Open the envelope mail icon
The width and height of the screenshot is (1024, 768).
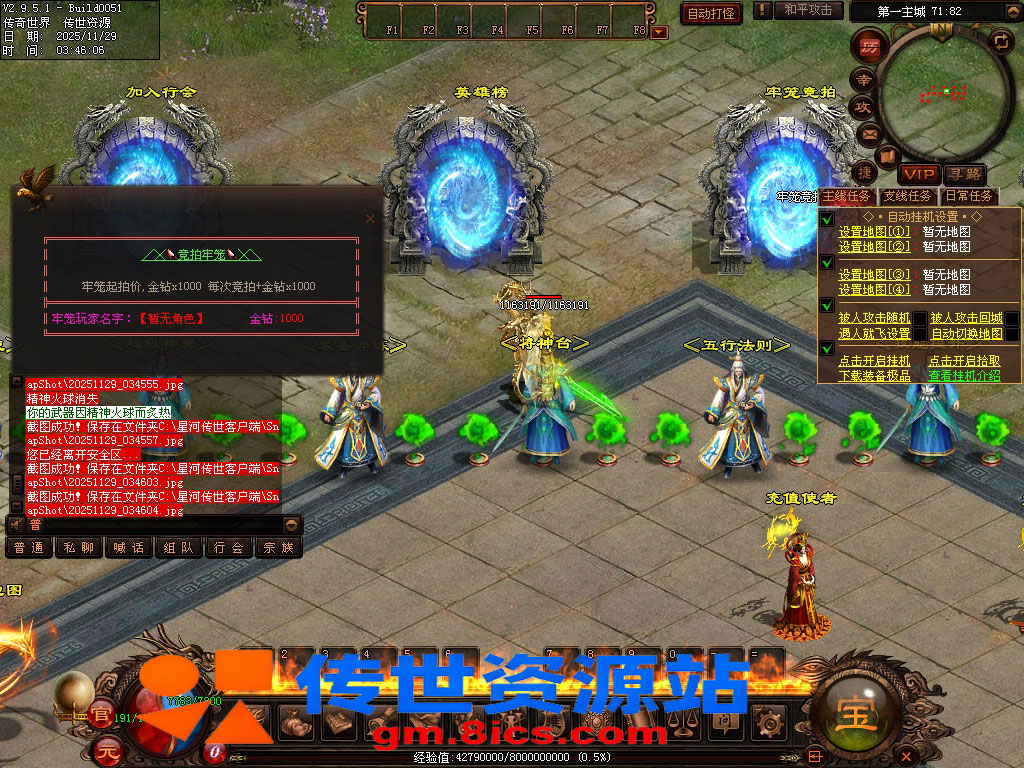coord(868,133)
